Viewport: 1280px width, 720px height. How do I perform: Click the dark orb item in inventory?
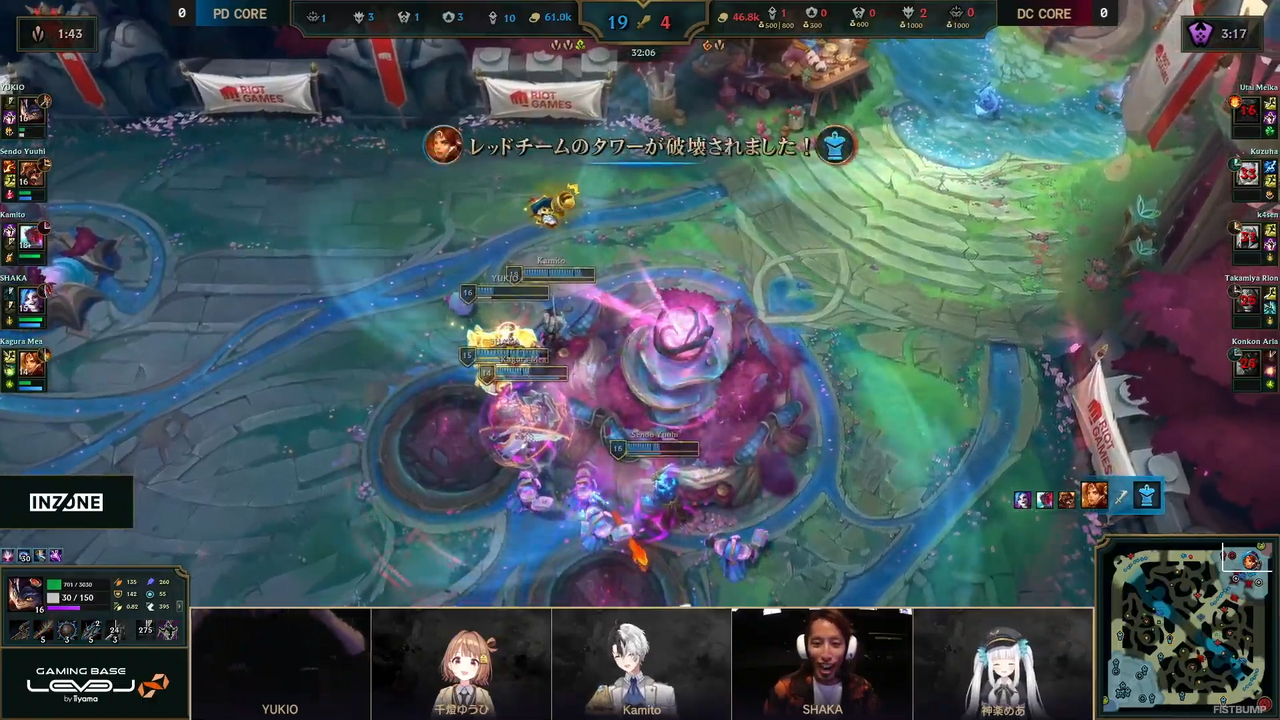coord(67,630)
